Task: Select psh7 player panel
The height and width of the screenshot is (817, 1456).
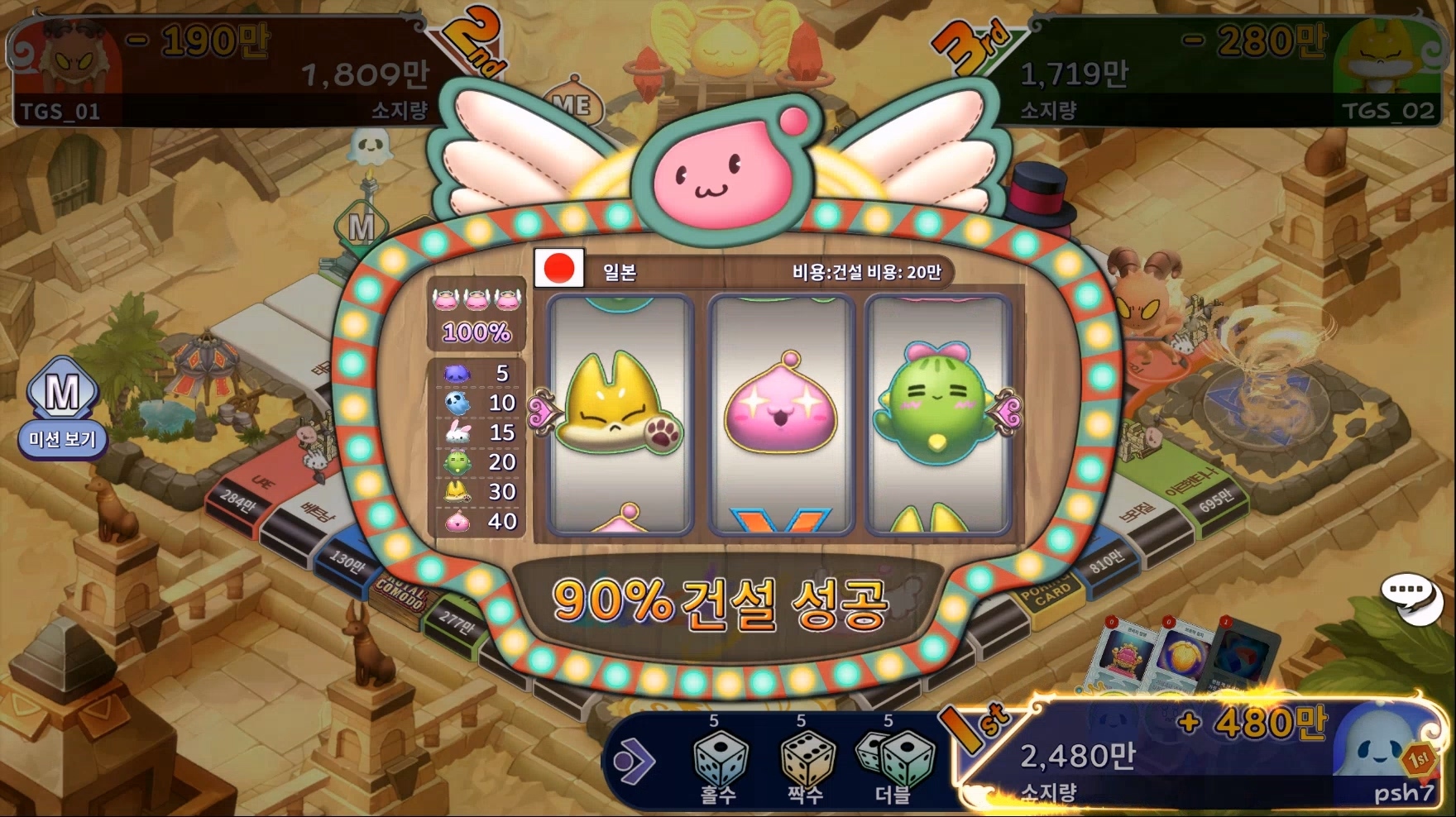Action: pyautogui.click(x=1200, y=752)
